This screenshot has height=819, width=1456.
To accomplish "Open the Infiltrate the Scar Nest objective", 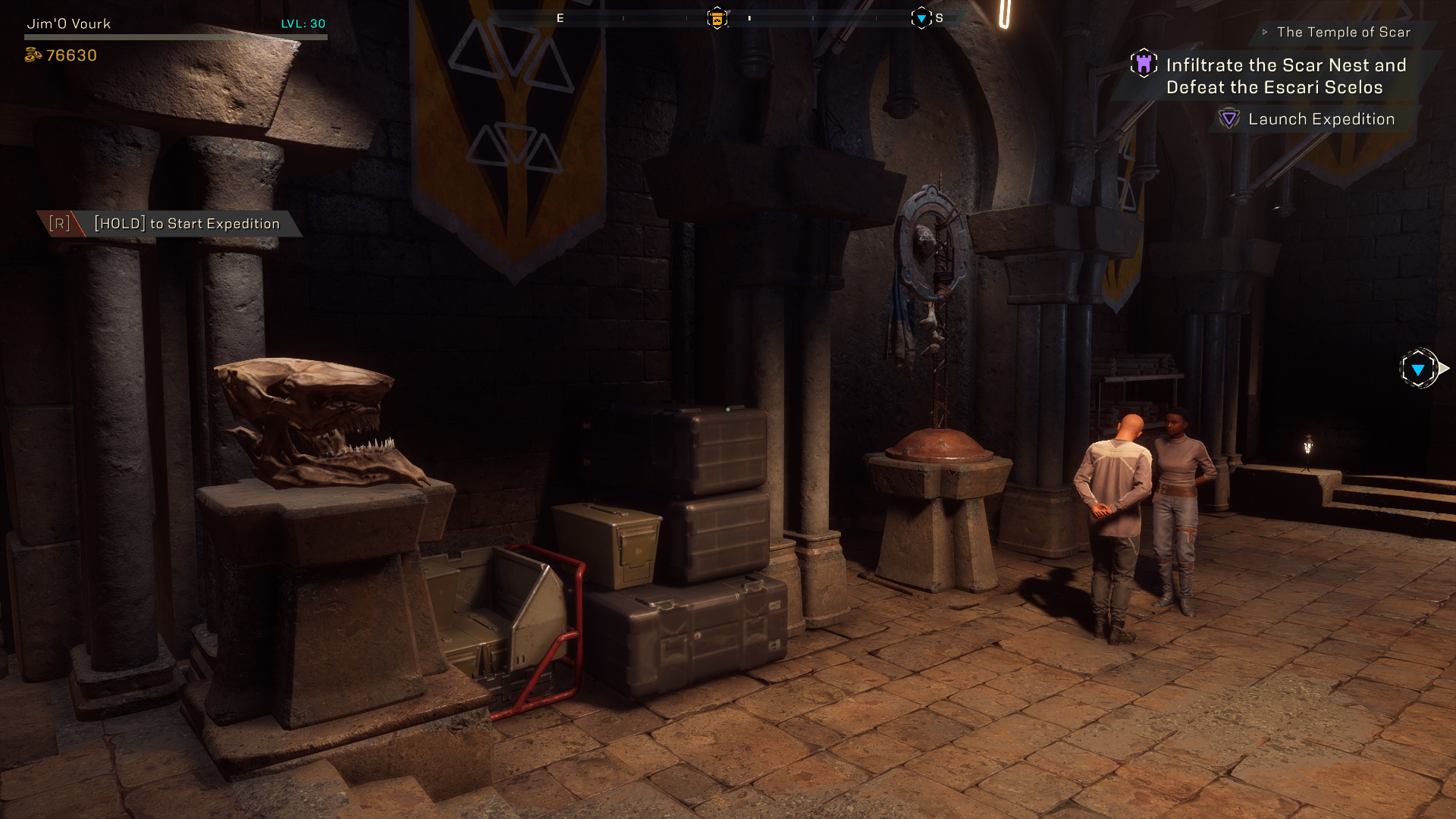I will [x=1285, y=76].
